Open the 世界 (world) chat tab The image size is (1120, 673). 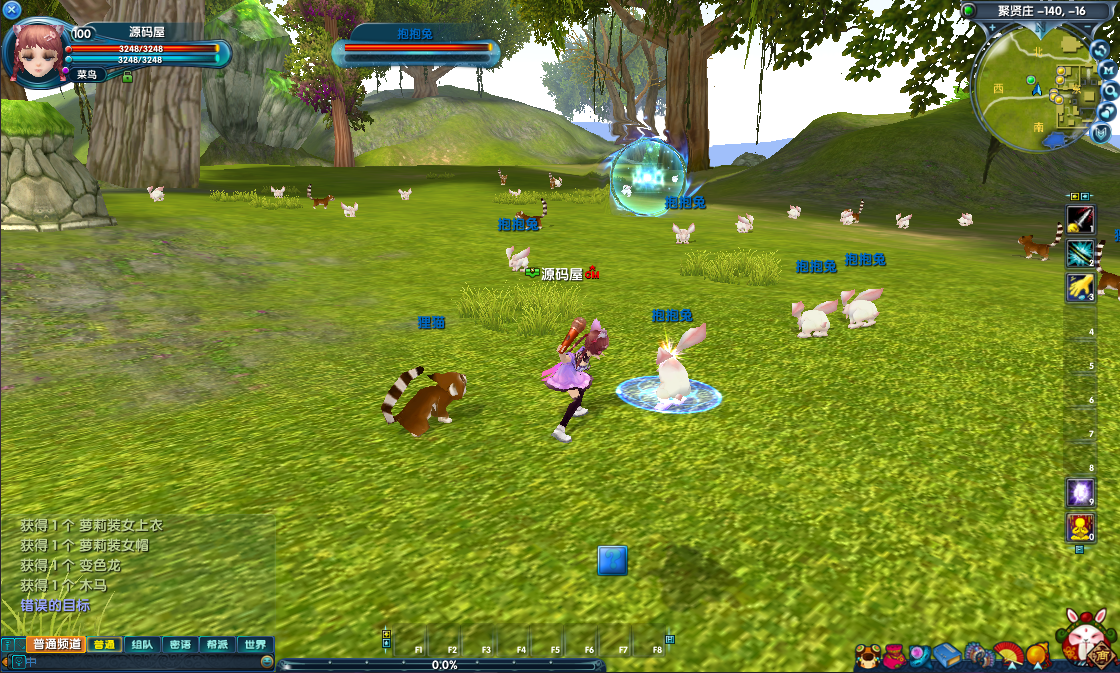[x=255, y=645]
